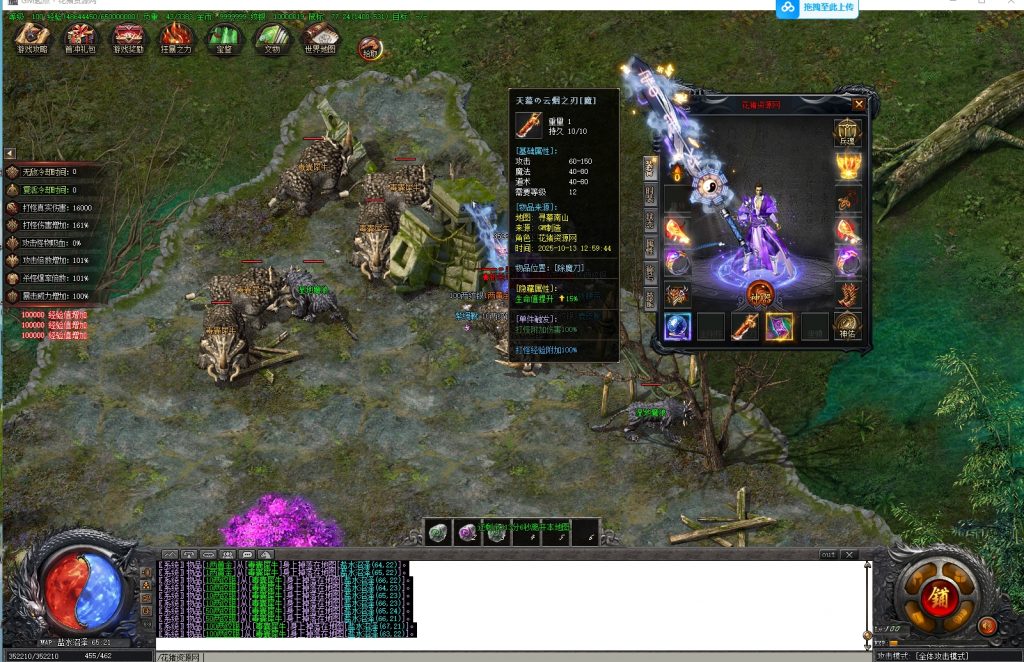
Task: Open the 铺 shop button
Action: click(940, 596)
